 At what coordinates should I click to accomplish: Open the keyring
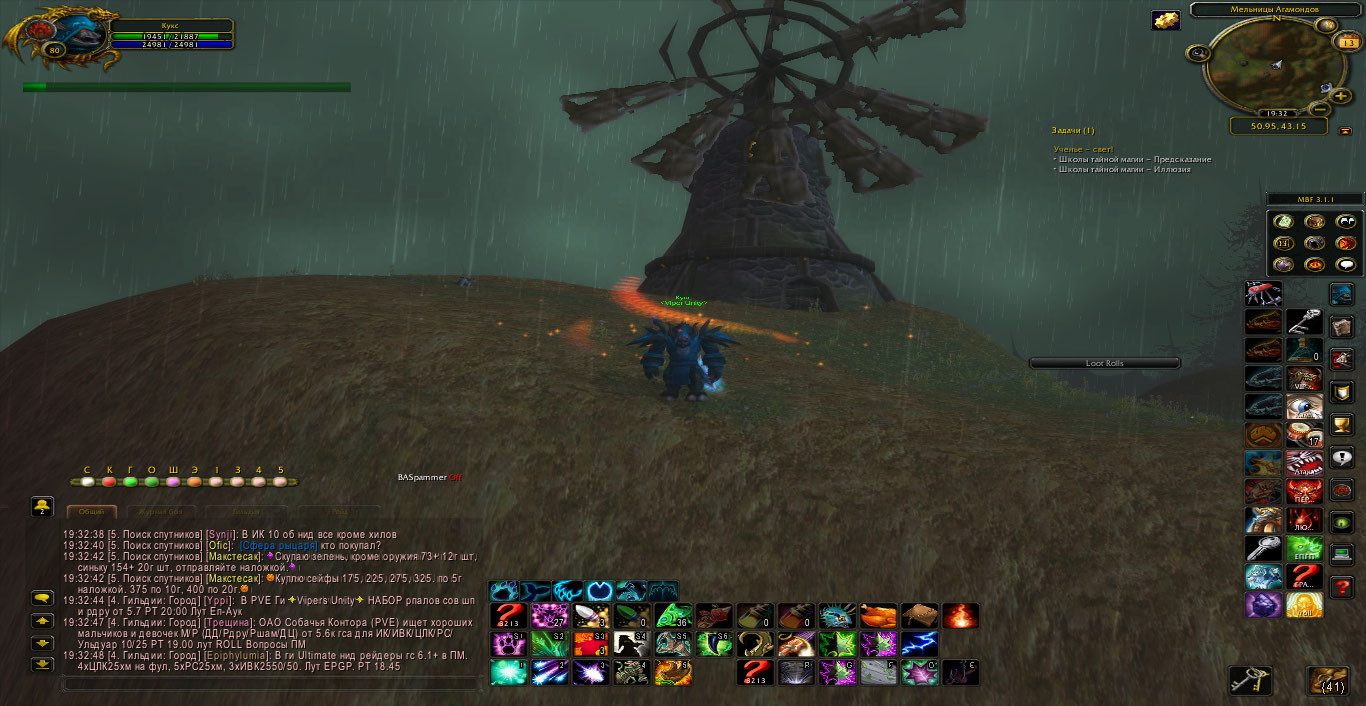pyautogui.click(x=1250, y=680)
